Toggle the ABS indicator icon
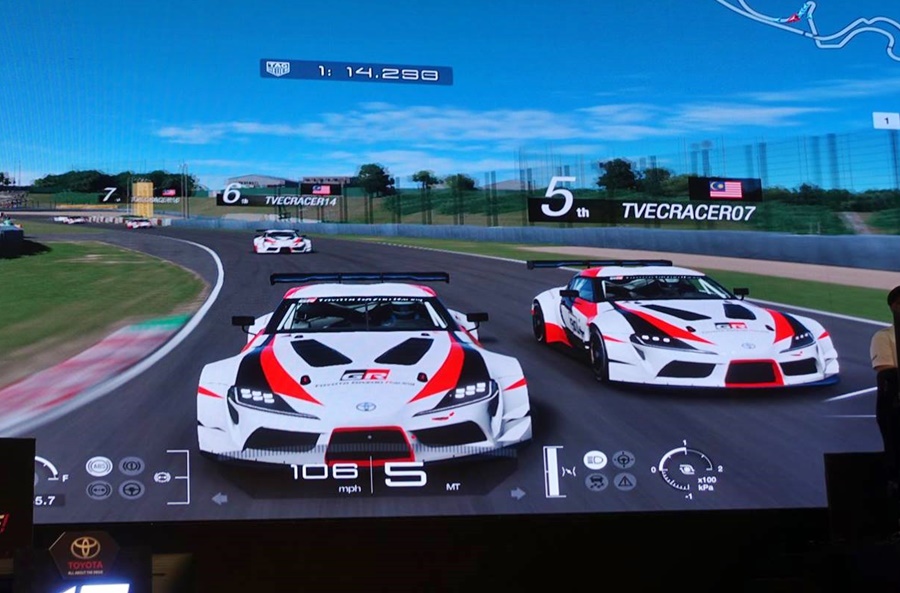900x593 pixels. pyautogui.click(x=99, y=465)
